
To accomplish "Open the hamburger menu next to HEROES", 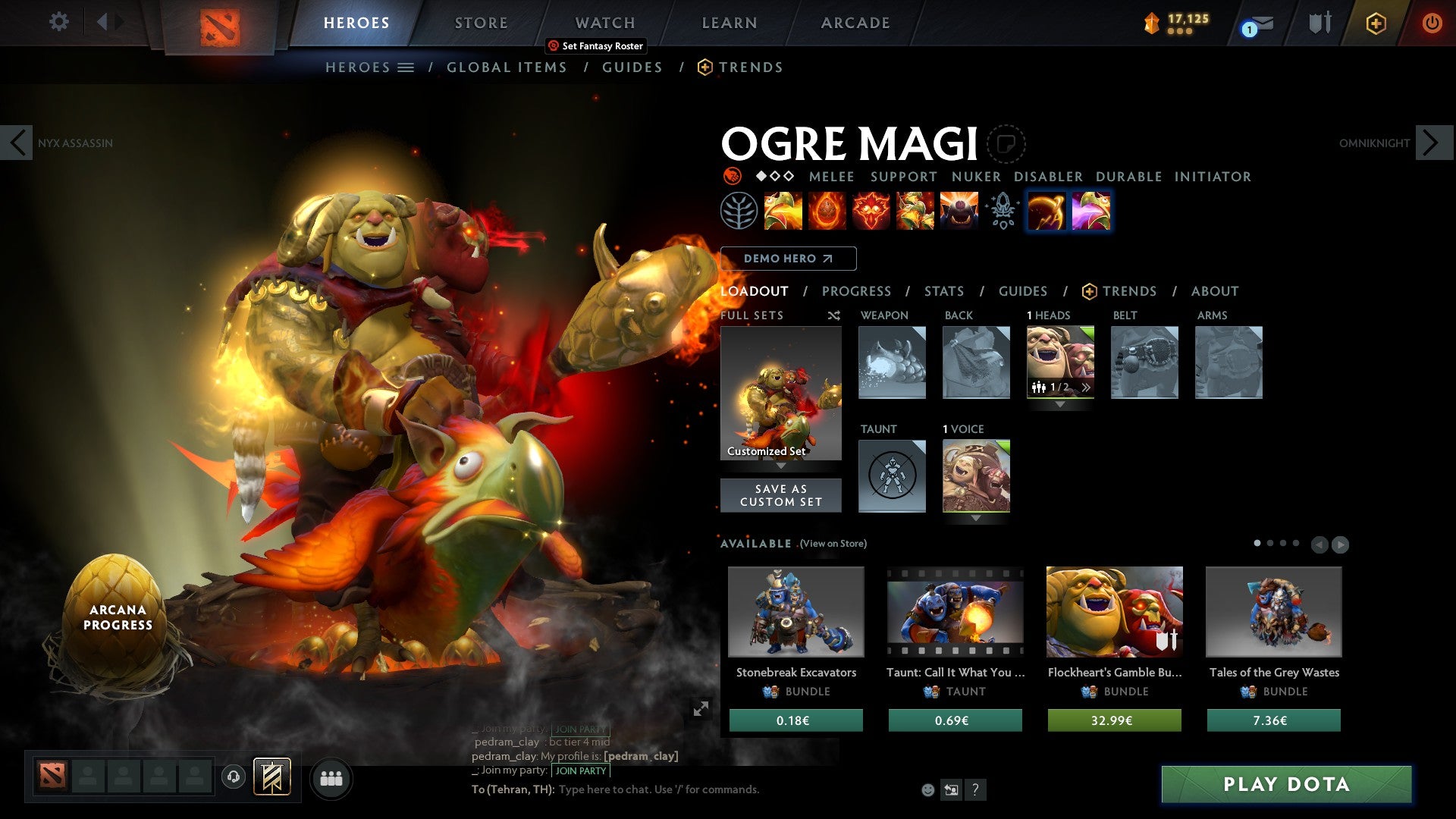I will pos(406,67).
